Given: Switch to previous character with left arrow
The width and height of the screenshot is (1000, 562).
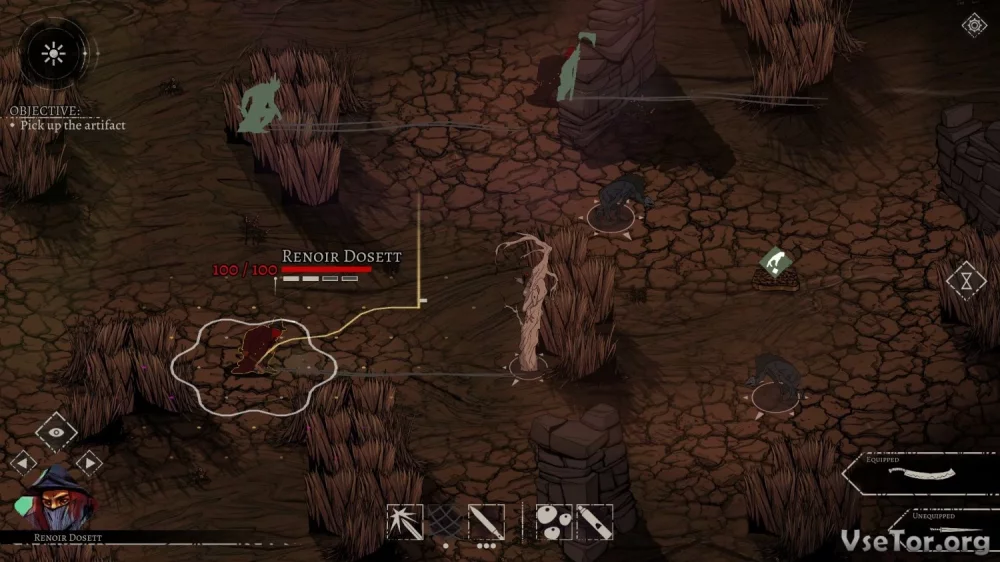Looking at the screenshot, I should [x=23, y=462].
